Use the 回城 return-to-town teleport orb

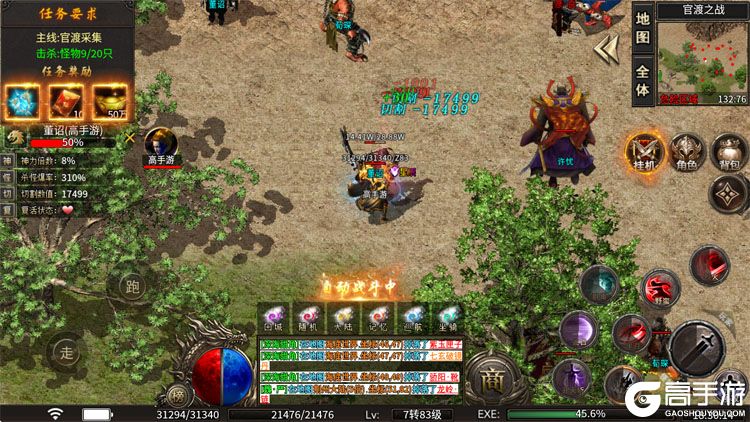pos(274,318)
